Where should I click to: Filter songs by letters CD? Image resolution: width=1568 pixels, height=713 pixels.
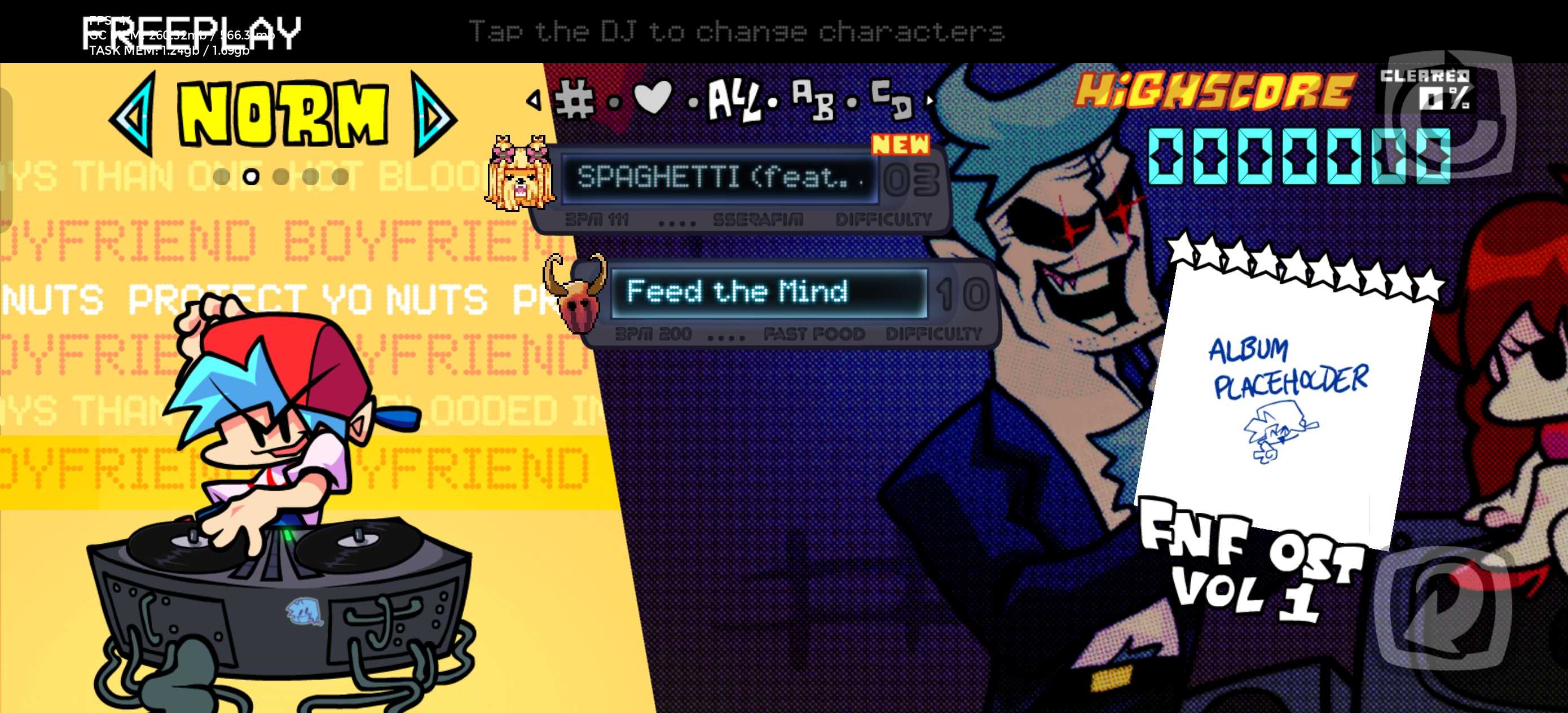click(x=891, y=99)
